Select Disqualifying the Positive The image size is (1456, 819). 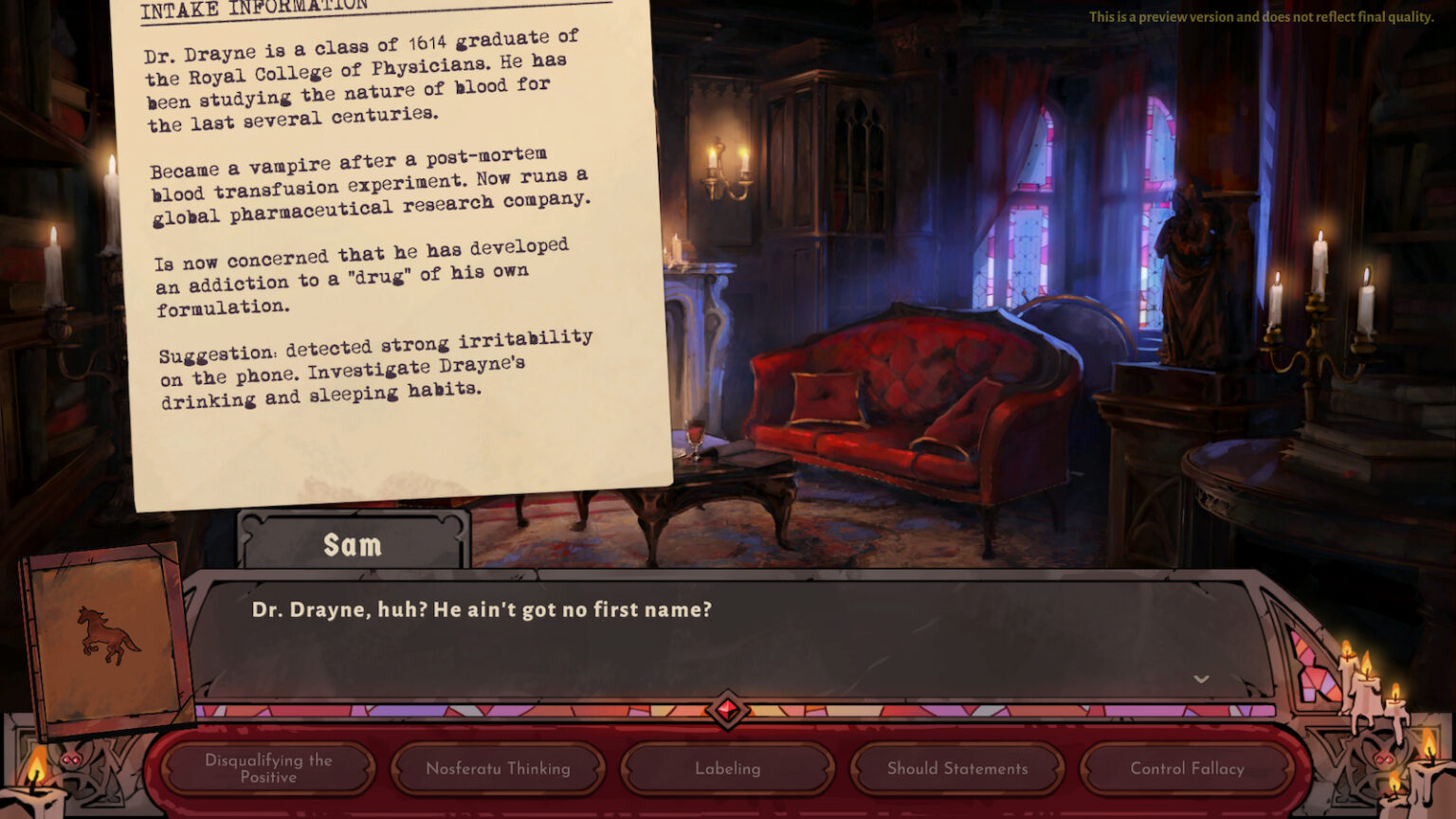(266, 769)
